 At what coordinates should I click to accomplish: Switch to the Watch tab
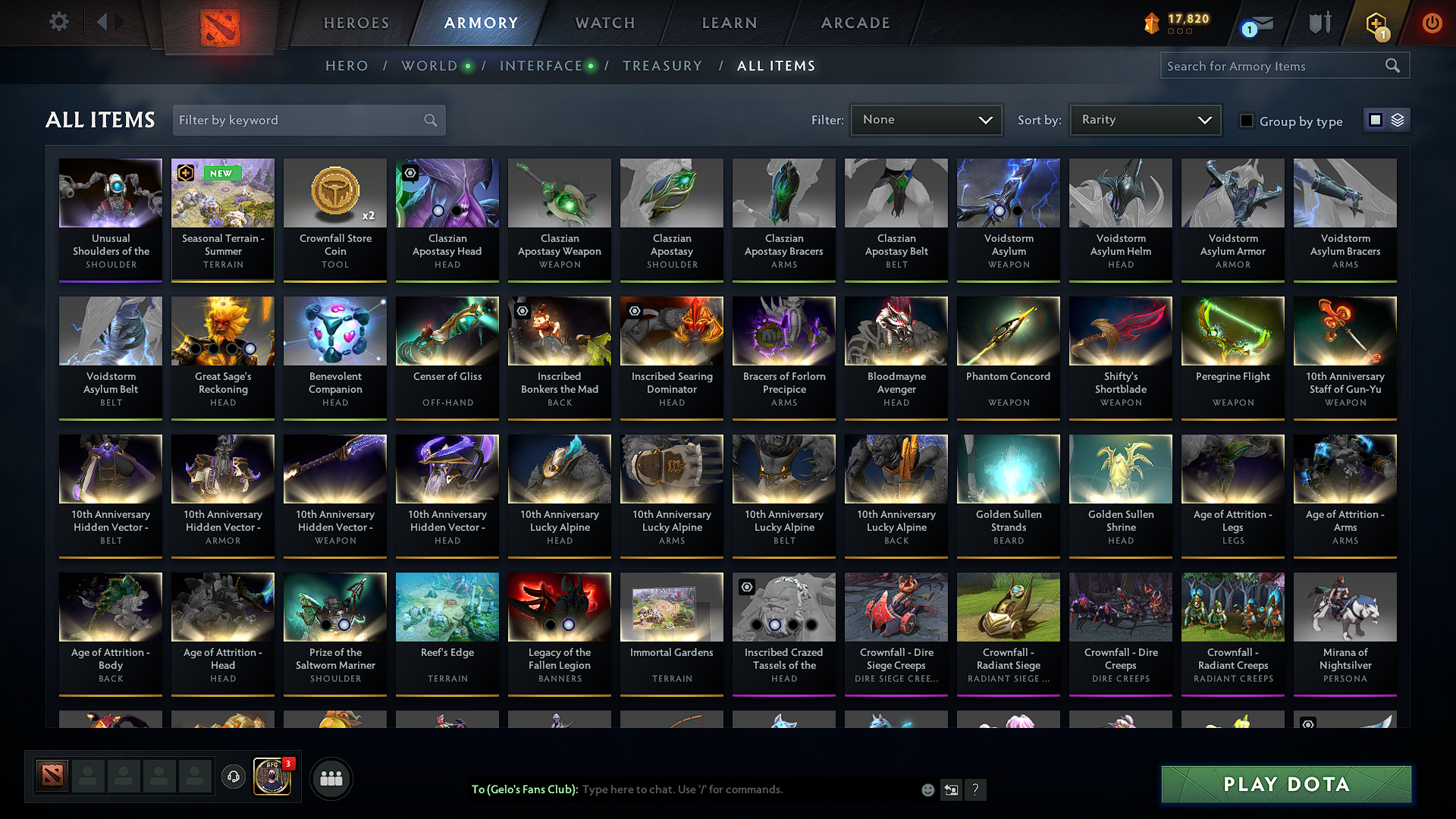click(x=604, y=23)
